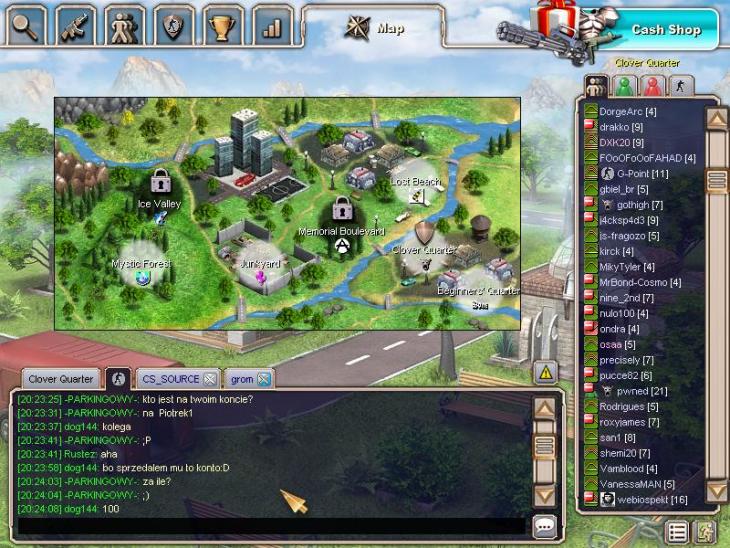Switch to the Clover Quarter chat tab
The image size is (730, 548).
click(61, 379)
